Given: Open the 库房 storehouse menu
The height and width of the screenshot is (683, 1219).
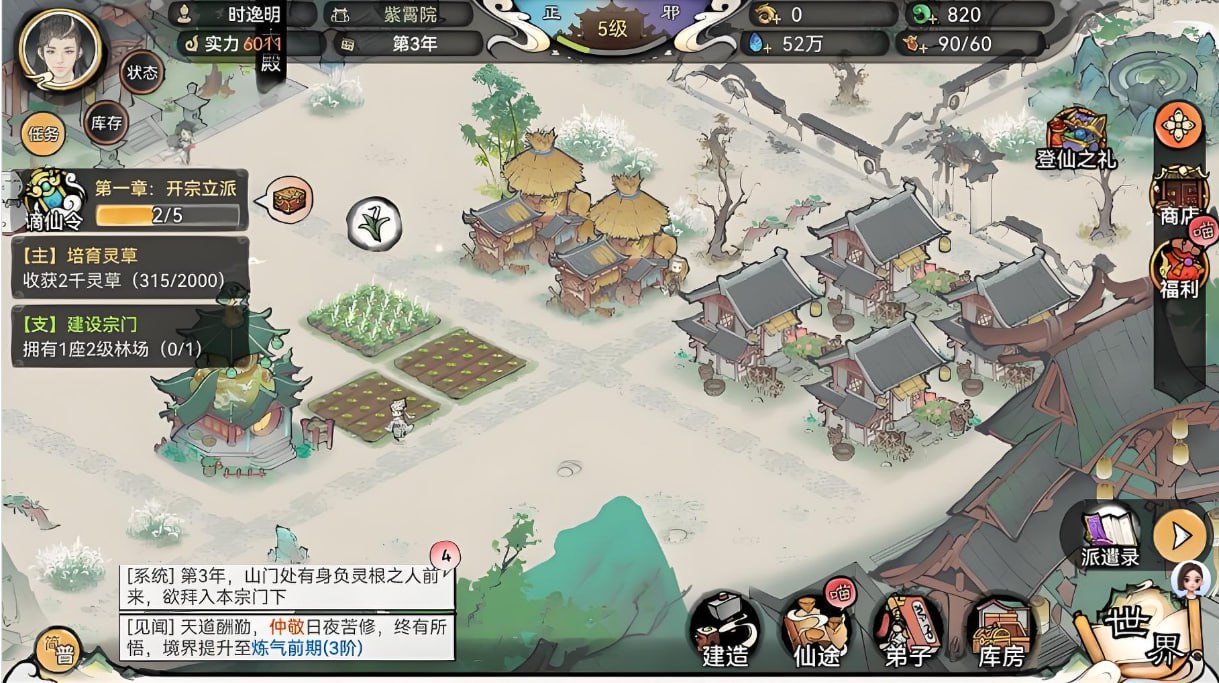Looking at the screenshot, I should click(x=1000, y=630).
